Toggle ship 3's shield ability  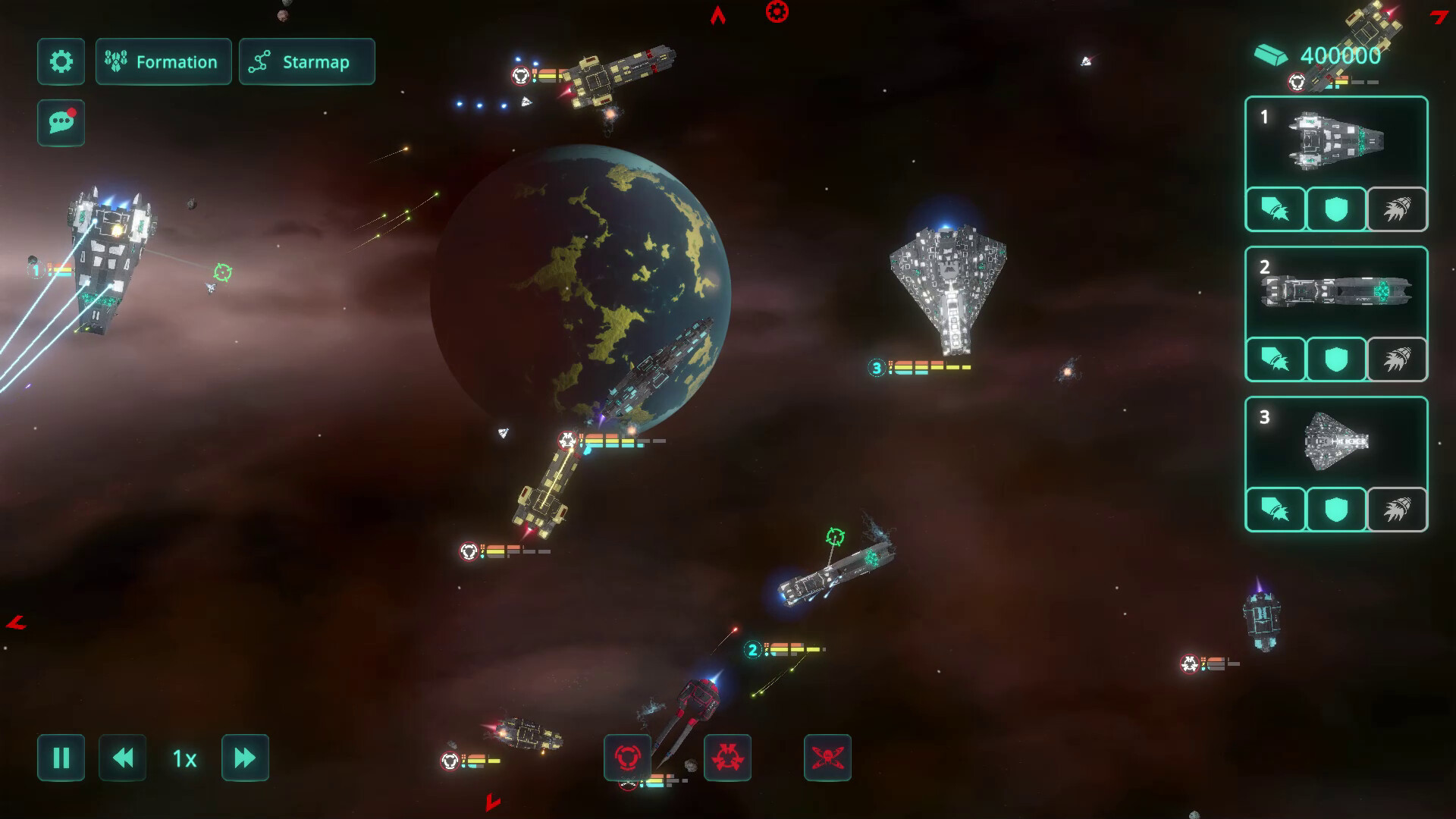(1336, 510)
